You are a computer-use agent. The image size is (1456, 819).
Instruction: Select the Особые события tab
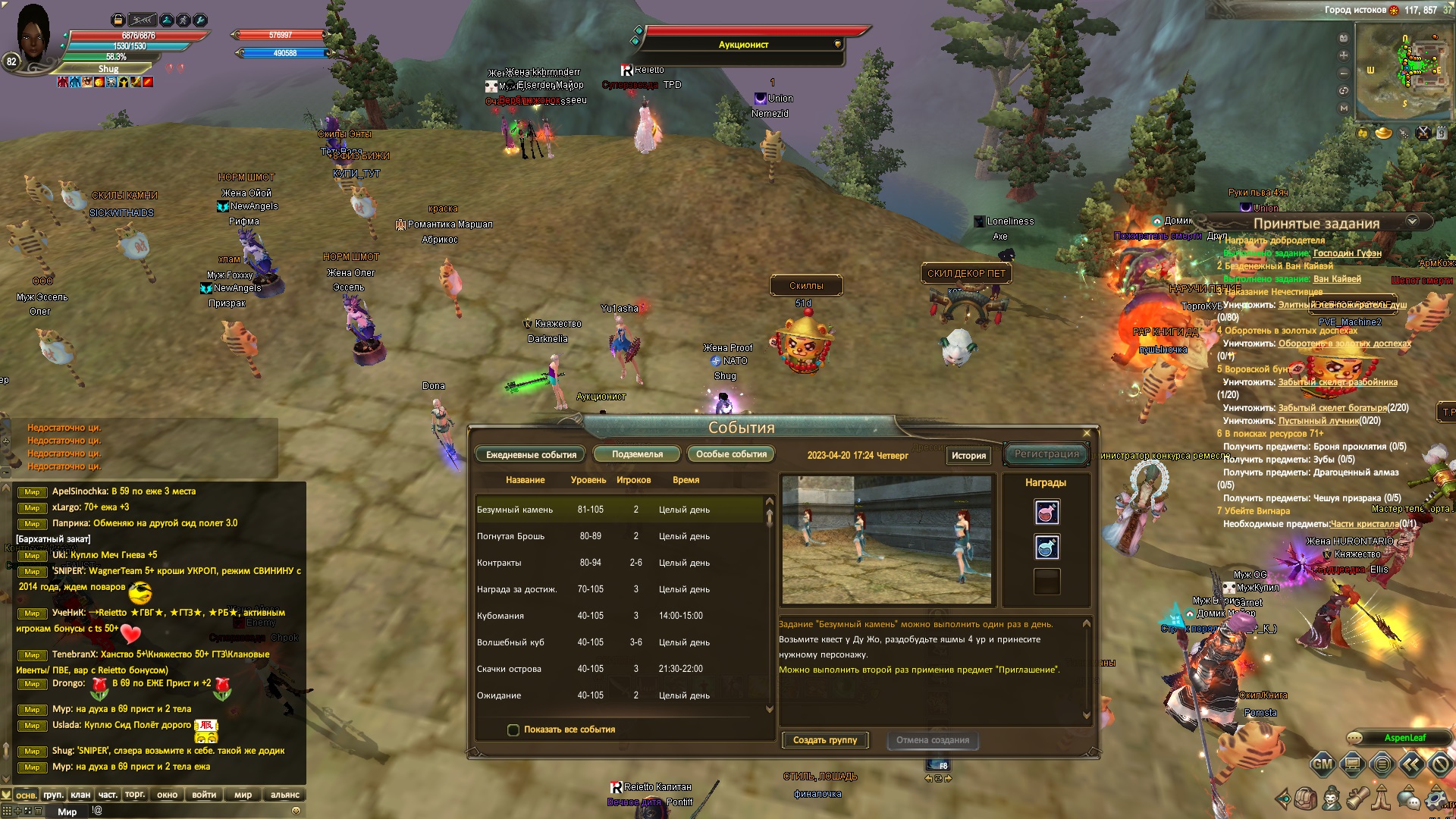(731, 454)
